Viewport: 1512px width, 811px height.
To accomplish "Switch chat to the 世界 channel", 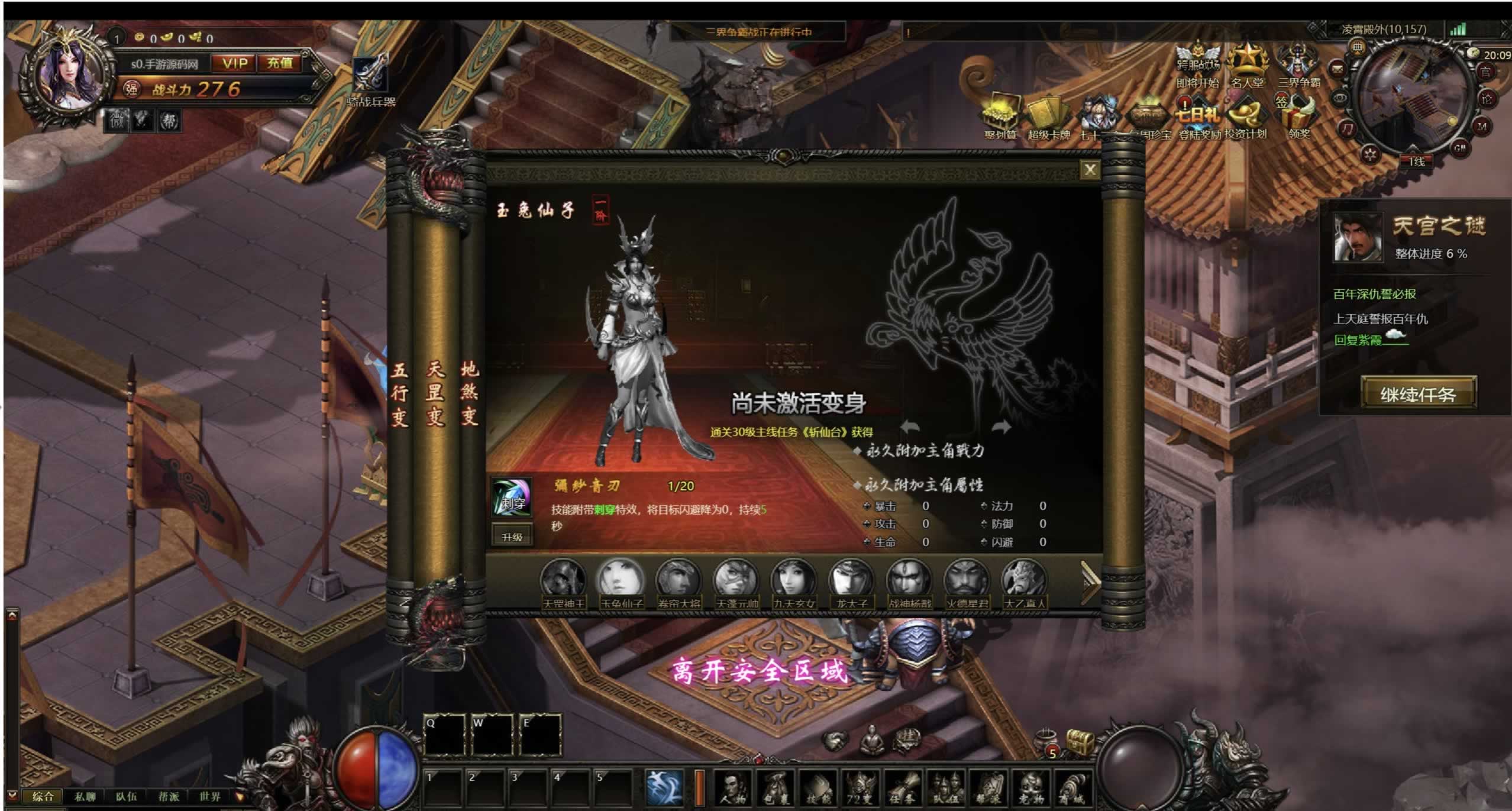I will pos(210,796).
